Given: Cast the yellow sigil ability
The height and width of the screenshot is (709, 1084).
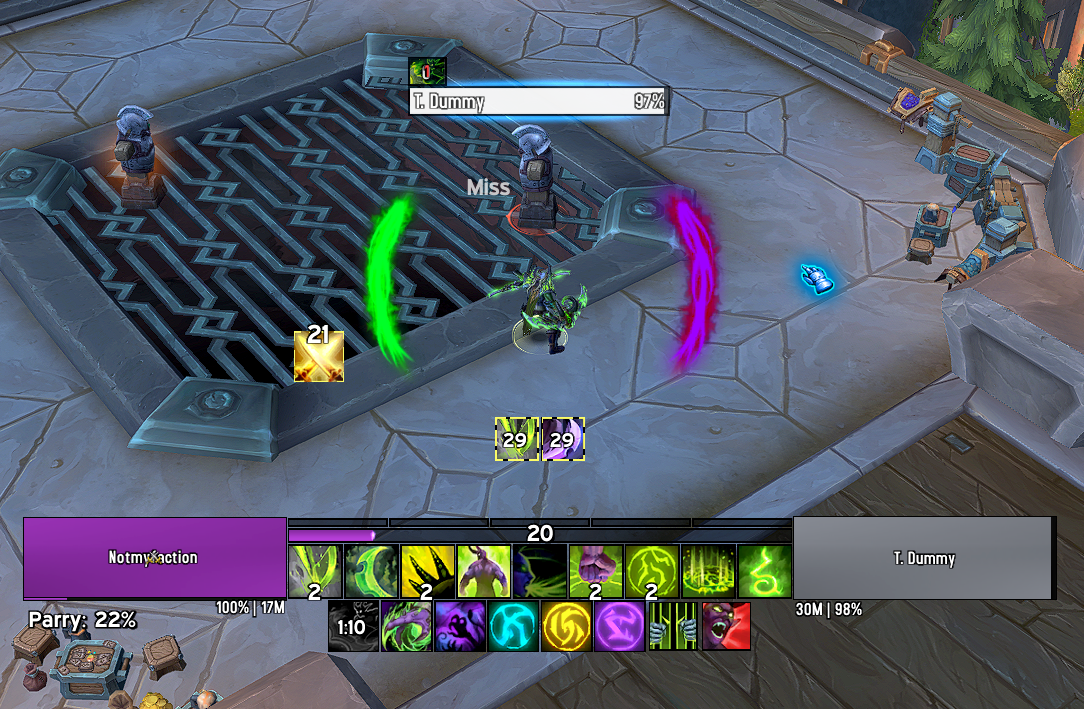Looking at the screenshot, I should coord(567,626).
